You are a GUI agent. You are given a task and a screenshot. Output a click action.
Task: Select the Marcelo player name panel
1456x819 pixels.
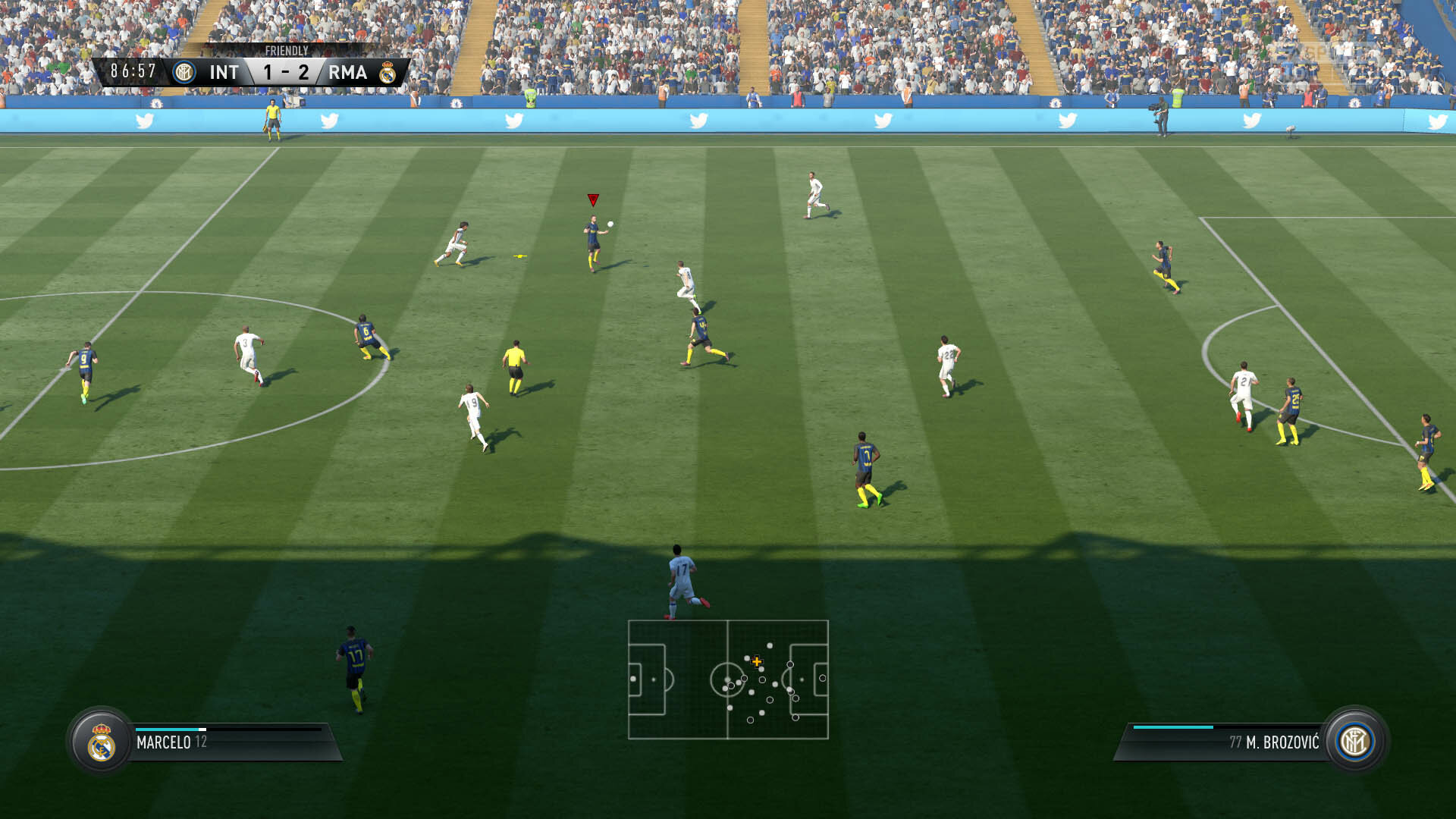227,742
